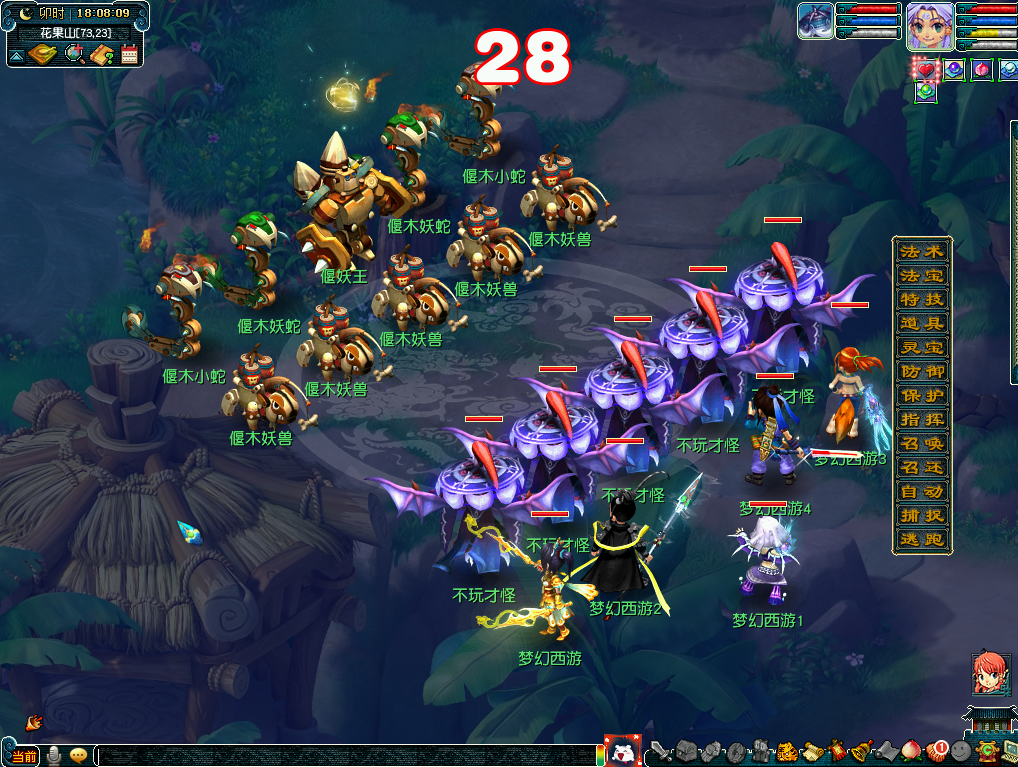Choose the 召唤 summon command
1018x767 pixels.
(921, 443)
